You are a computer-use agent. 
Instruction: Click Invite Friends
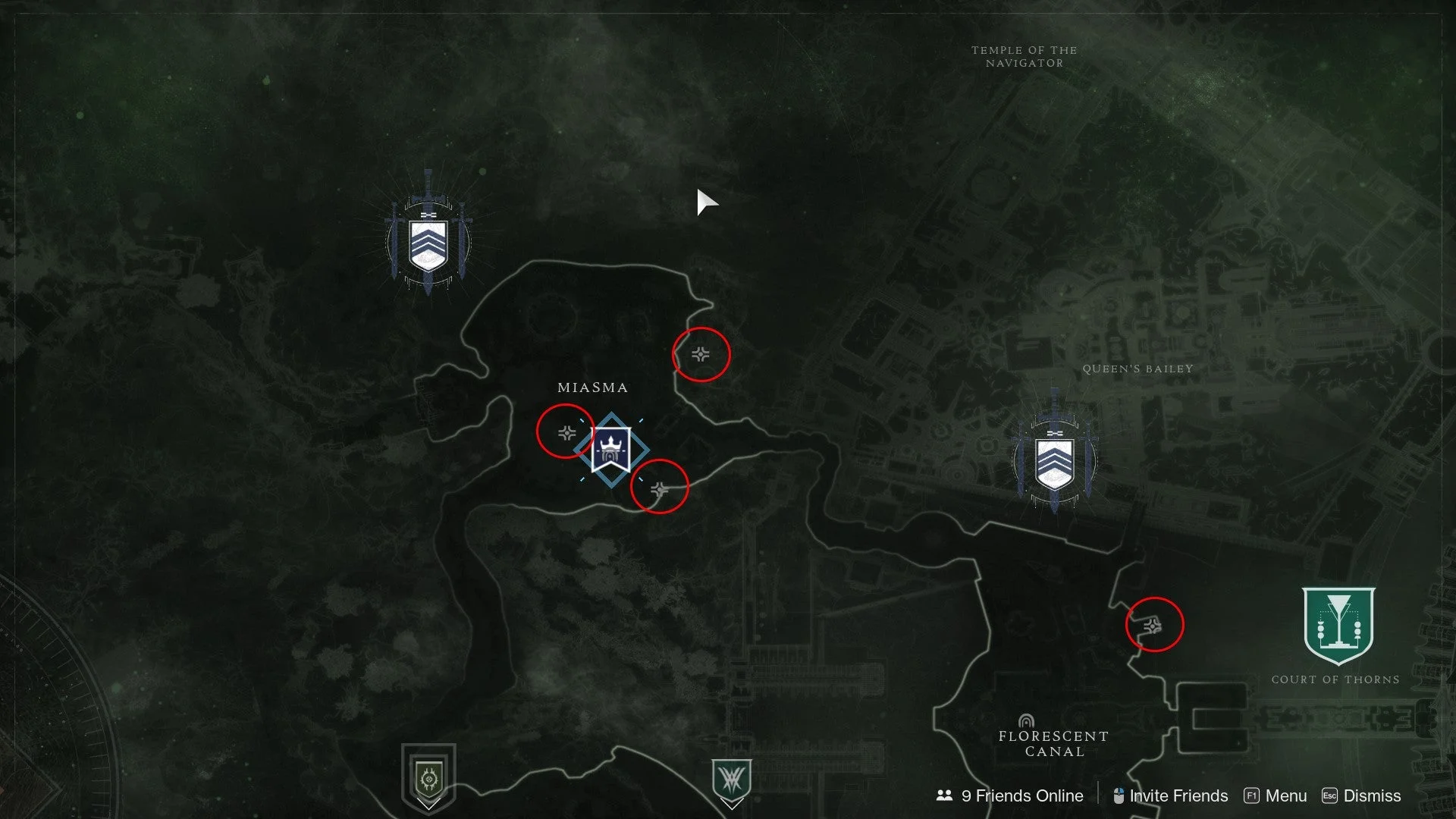pyautogui.click(x=1178, y=795)
